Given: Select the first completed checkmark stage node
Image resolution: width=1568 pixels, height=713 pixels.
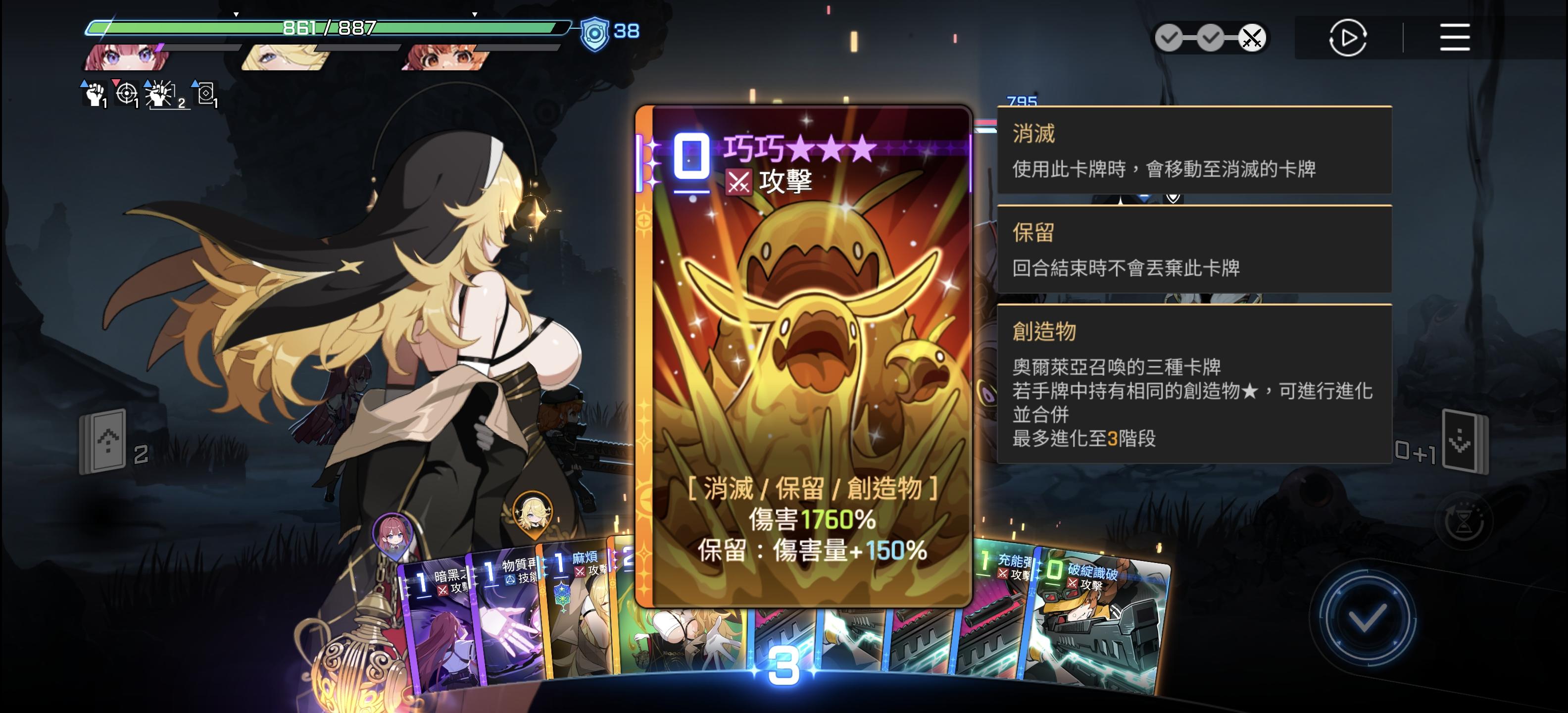Looking at the screenshot, I should (1169, 37).
